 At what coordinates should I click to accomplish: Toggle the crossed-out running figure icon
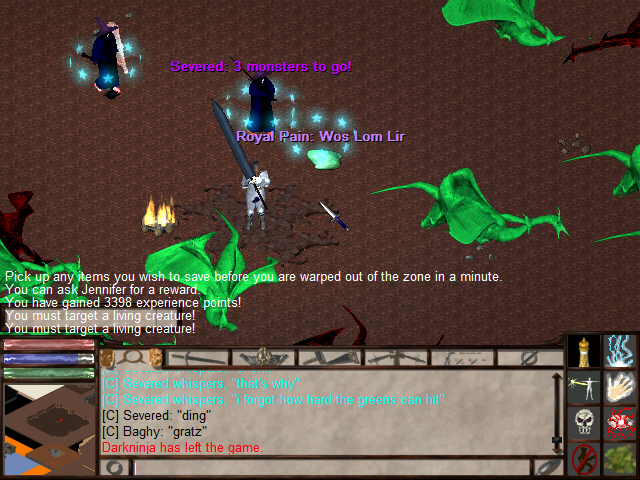(584, 459)
